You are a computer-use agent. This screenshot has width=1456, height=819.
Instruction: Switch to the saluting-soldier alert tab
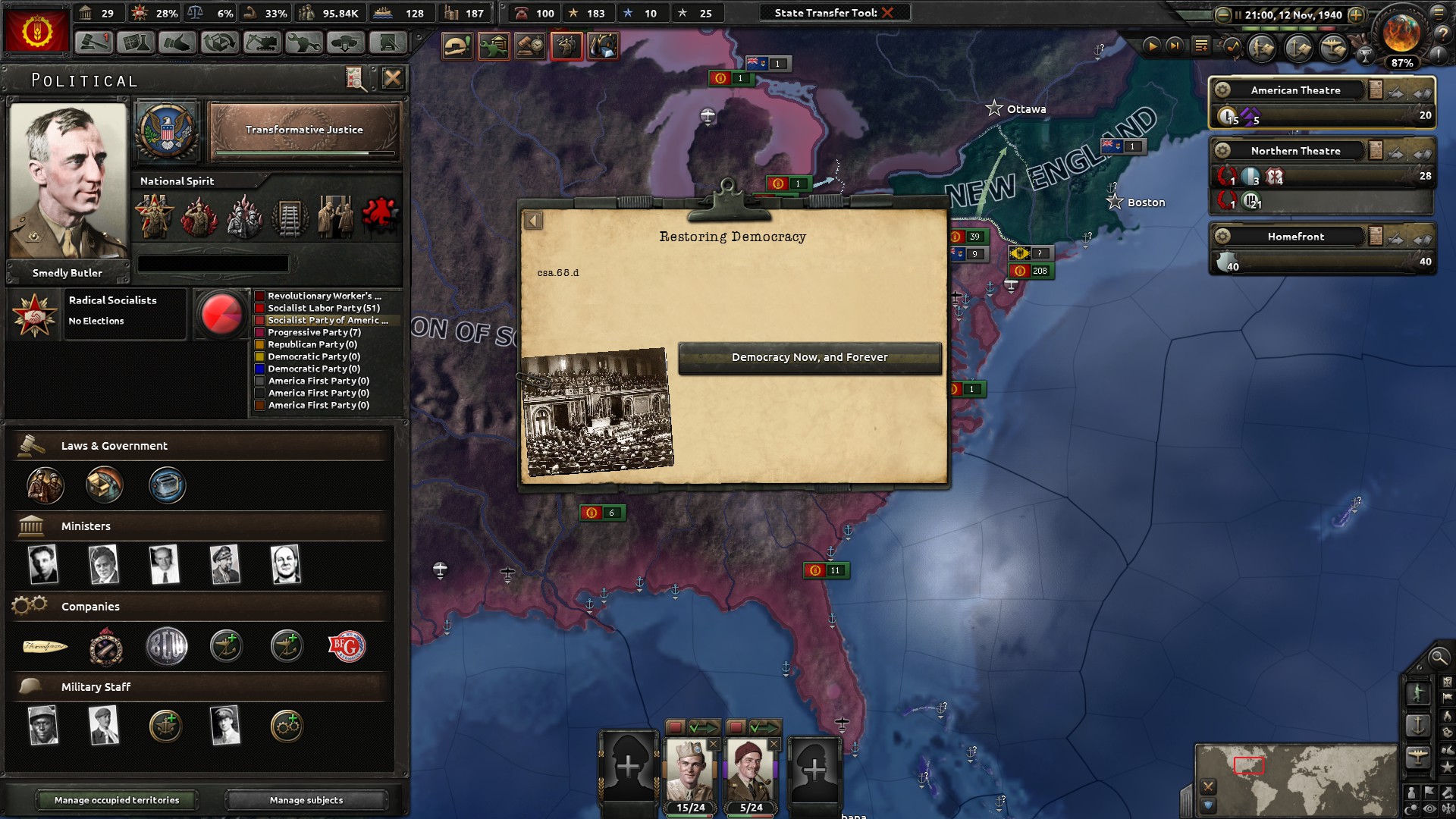point(567,45)
